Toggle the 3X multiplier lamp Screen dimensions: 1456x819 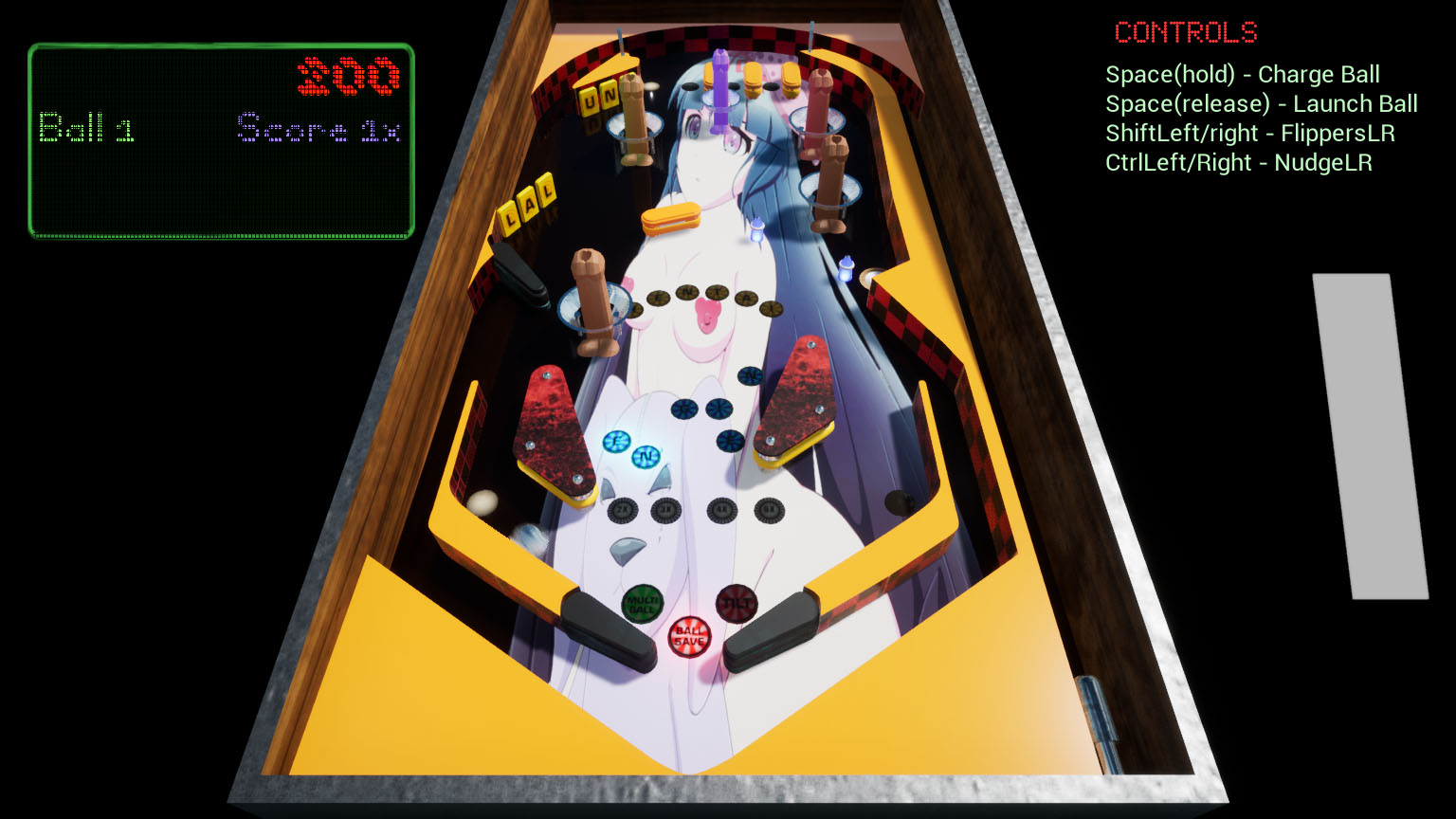click(x=667, y=511)
